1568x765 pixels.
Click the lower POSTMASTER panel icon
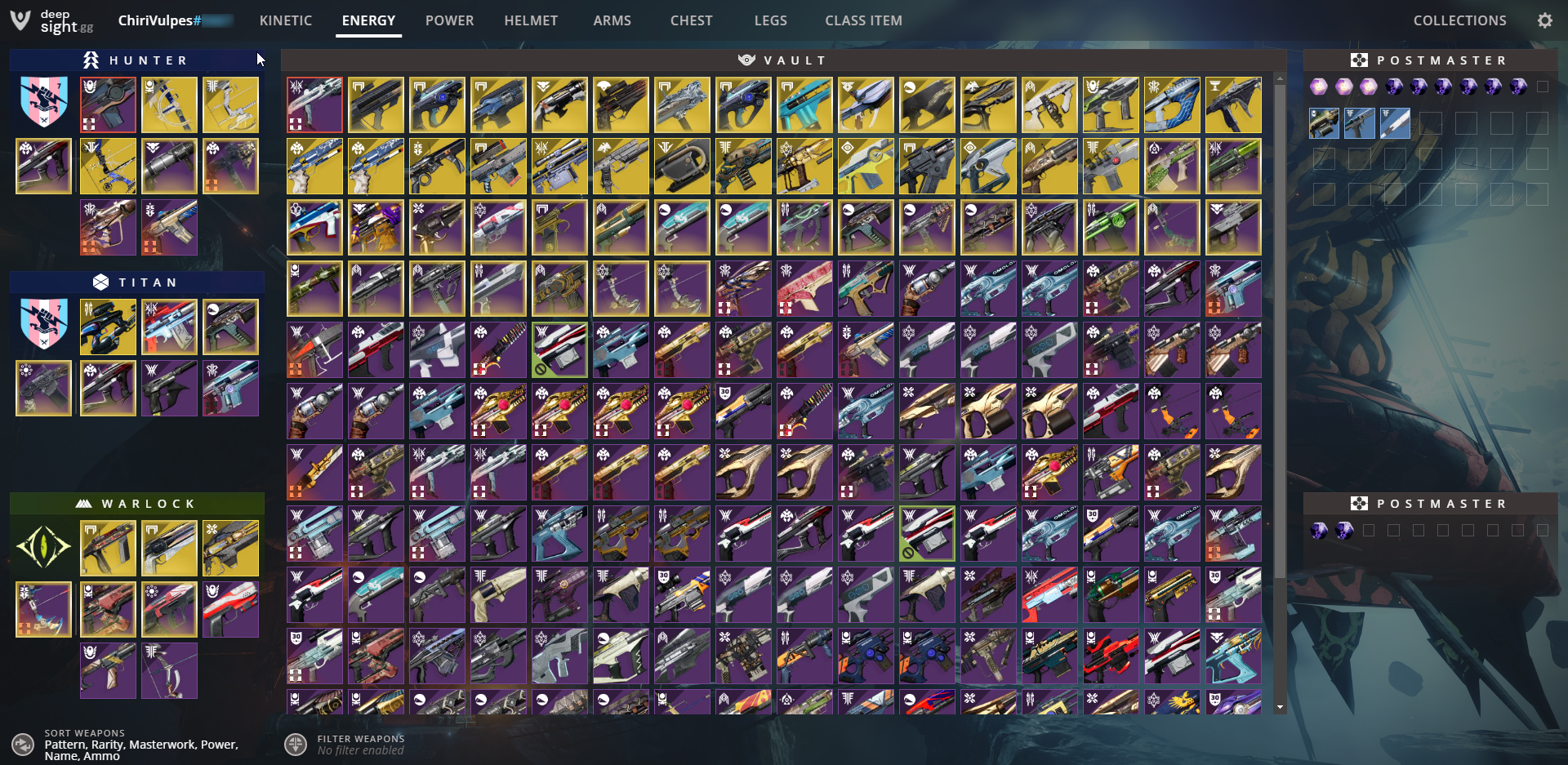1359,503
